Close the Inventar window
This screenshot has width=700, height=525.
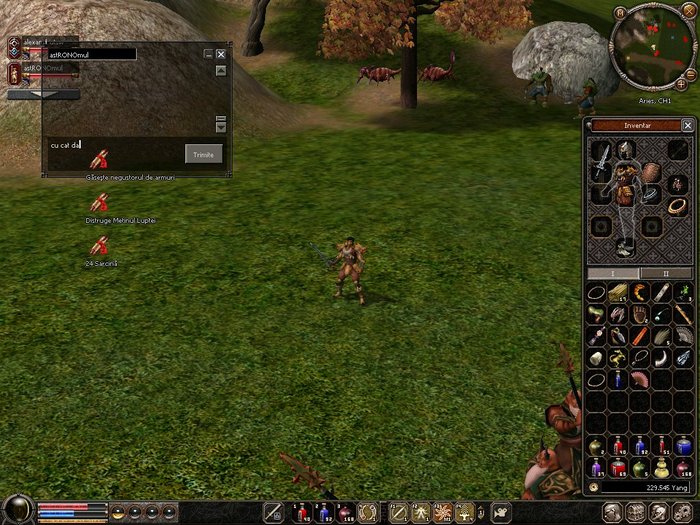pyautogui.click(x=687, y=125)
